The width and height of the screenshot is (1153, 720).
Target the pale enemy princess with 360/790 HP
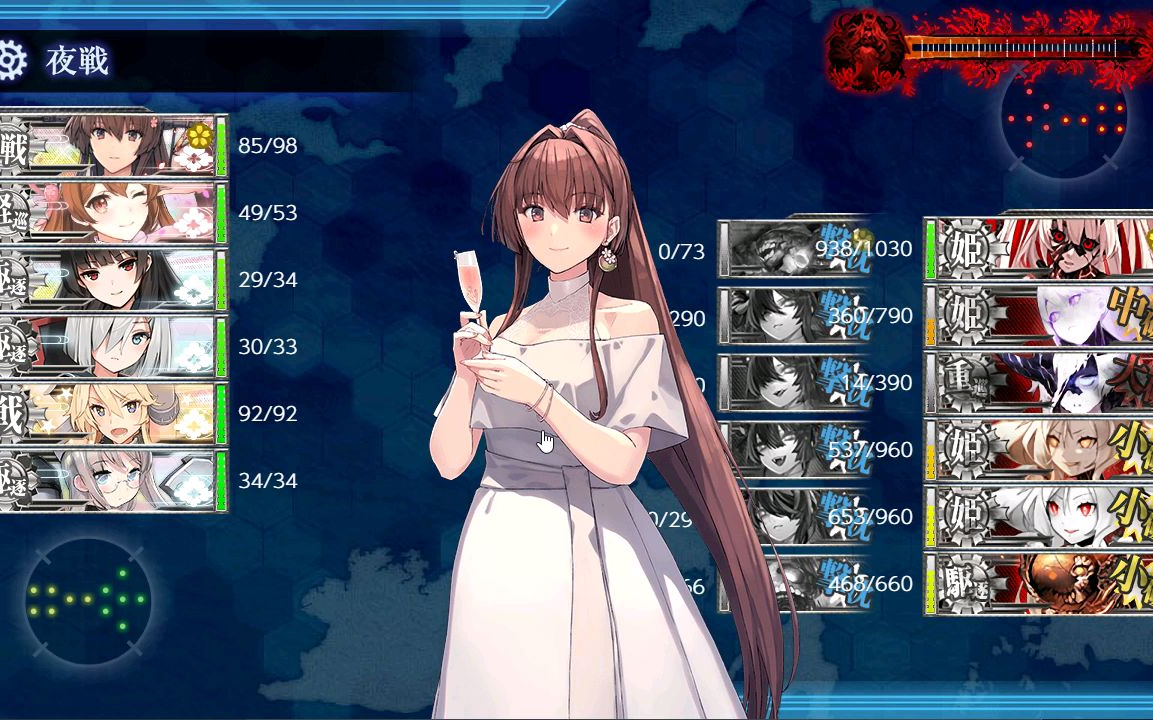1040,316
